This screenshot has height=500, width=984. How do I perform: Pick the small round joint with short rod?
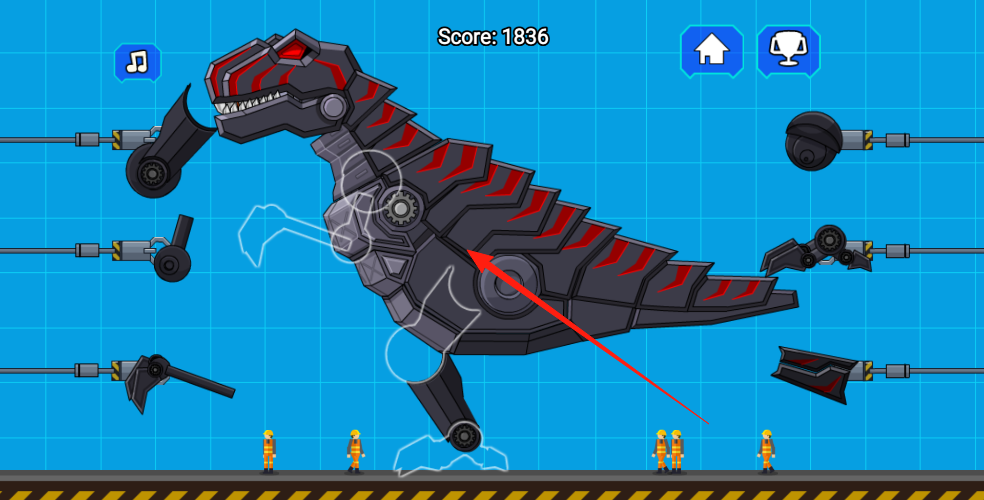pos(174,254)
